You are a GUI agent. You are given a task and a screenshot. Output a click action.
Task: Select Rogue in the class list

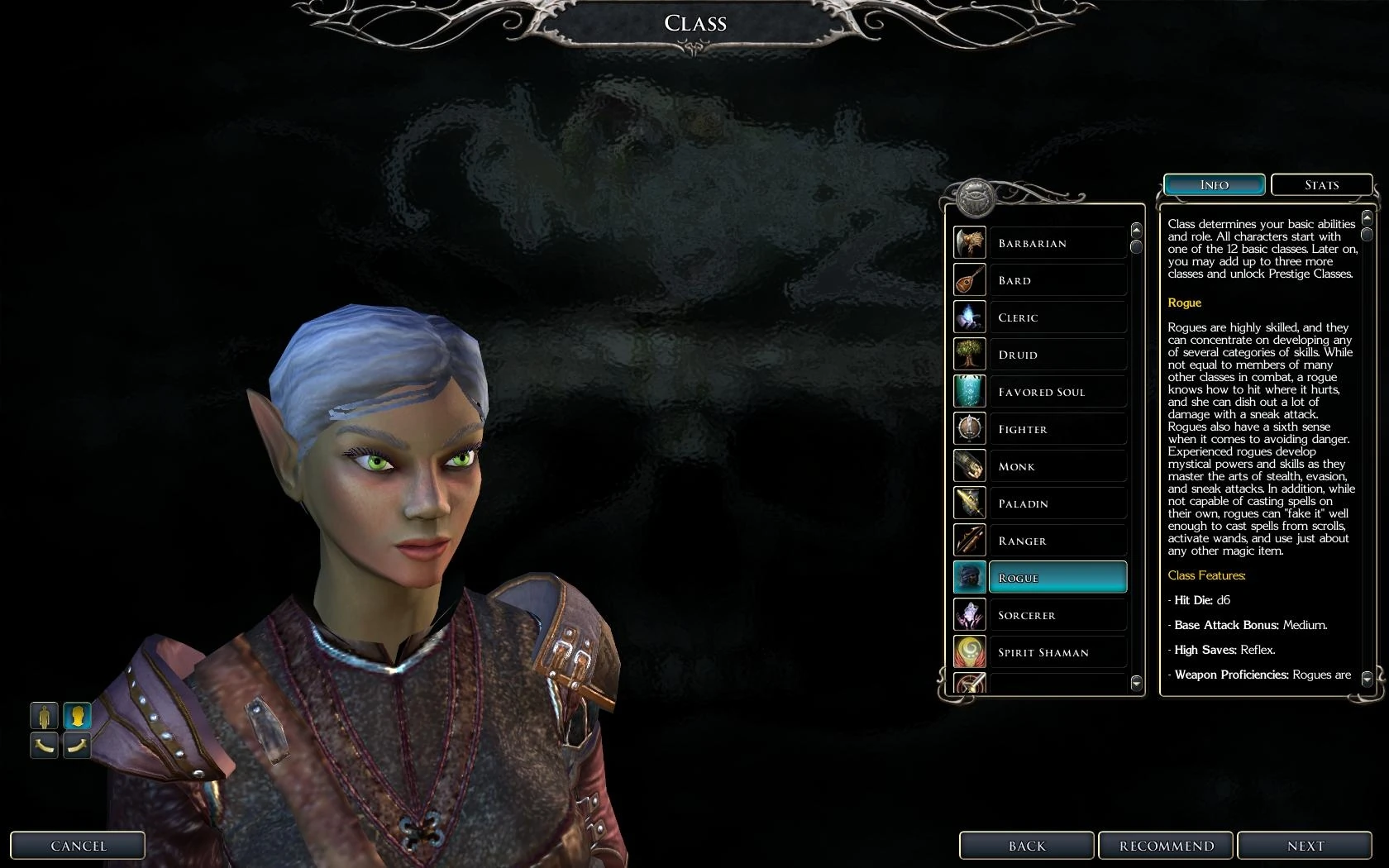[1058, 577]
